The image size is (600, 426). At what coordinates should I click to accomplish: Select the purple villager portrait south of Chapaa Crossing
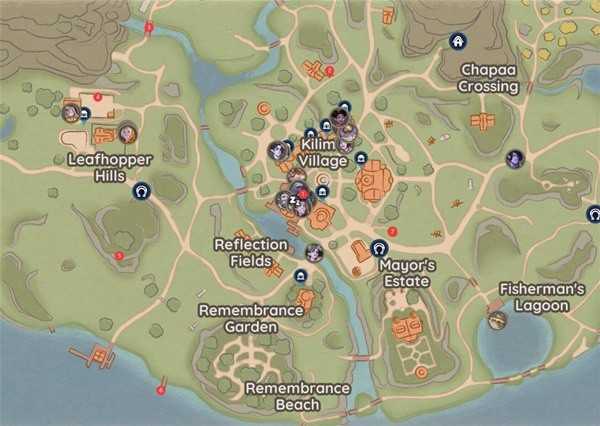click(515, 158)
